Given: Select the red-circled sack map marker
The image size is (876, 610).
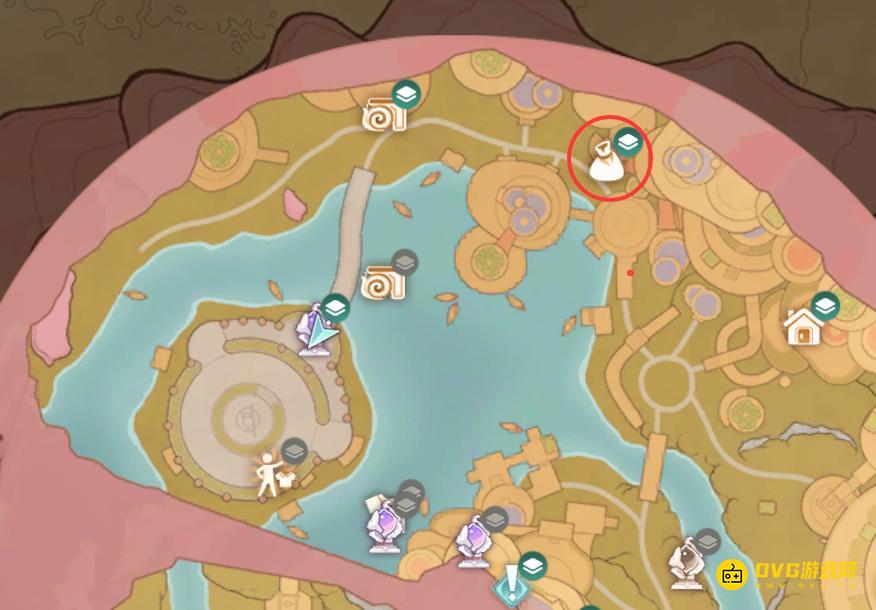Looking at the screenshot, I should (604, 162).
